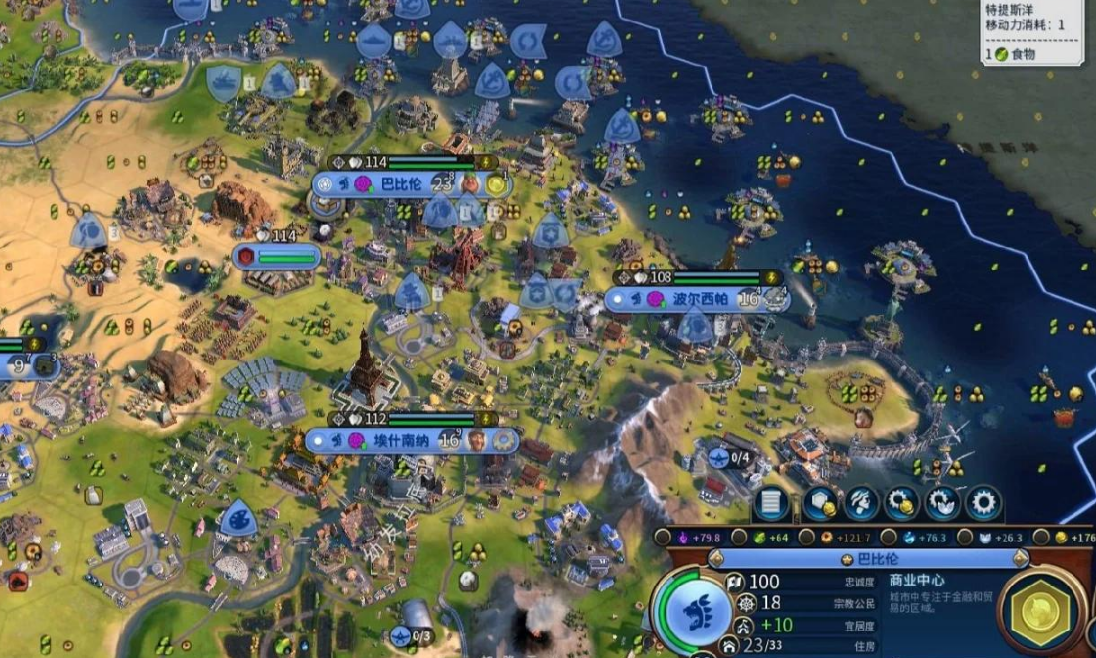Select the 埃什南纳 city banner

click(x=398, y=439)
